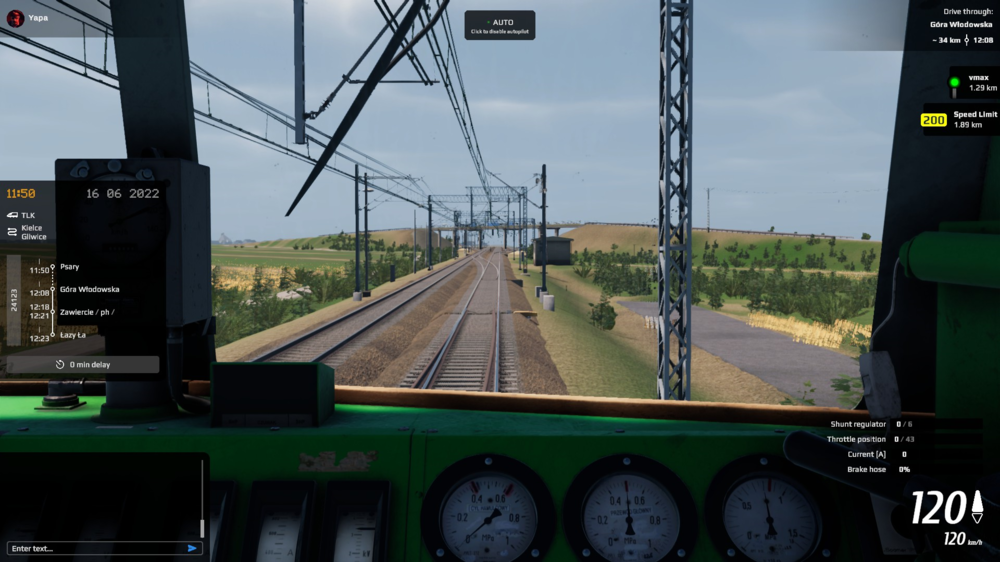This screenshot has width=1000, height=562.
Task: Send the chat message with the blue arrow
Action: [192, 548]
